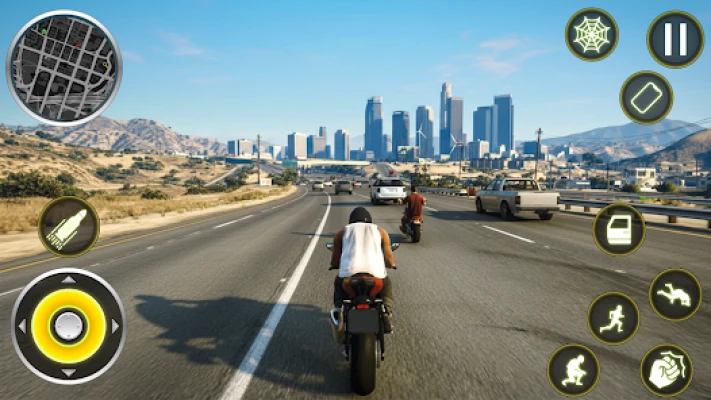711x400 pixels.
Task: Tap the car door button
Action: pos(619,229)
